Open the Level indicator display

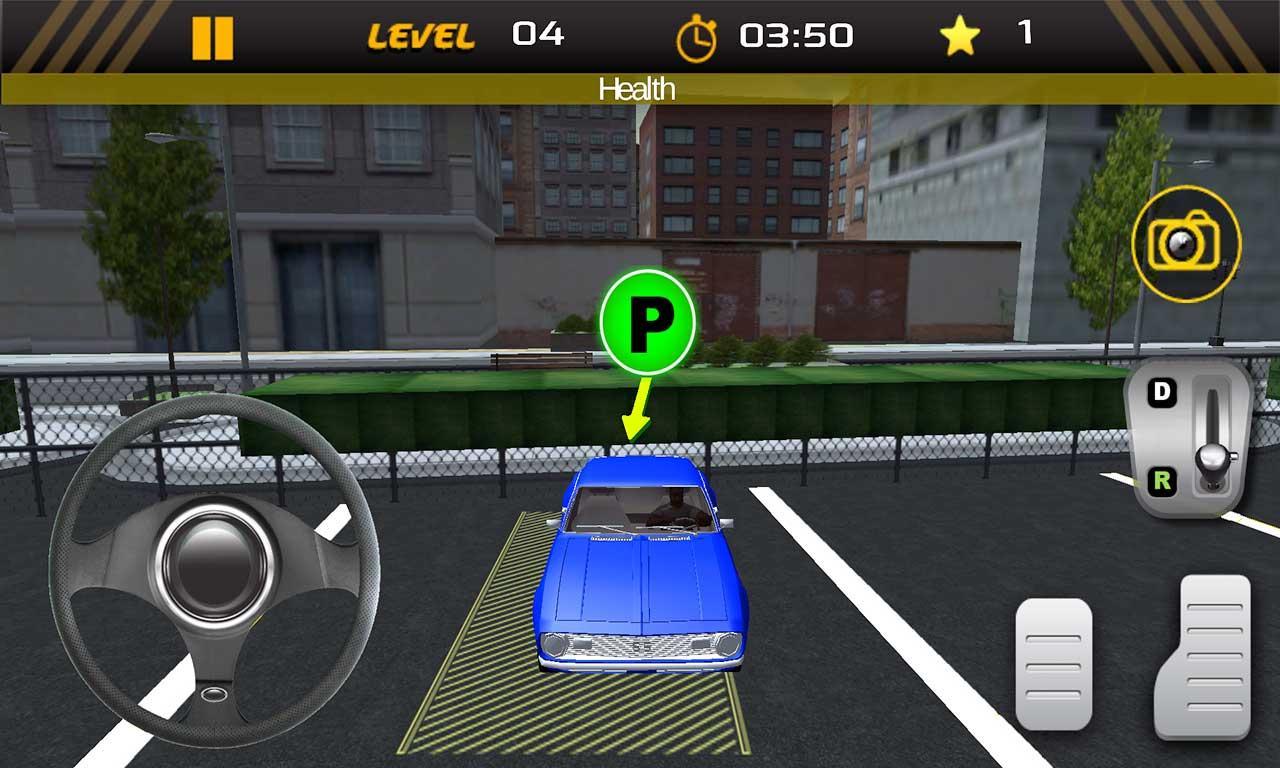[468, 35]
